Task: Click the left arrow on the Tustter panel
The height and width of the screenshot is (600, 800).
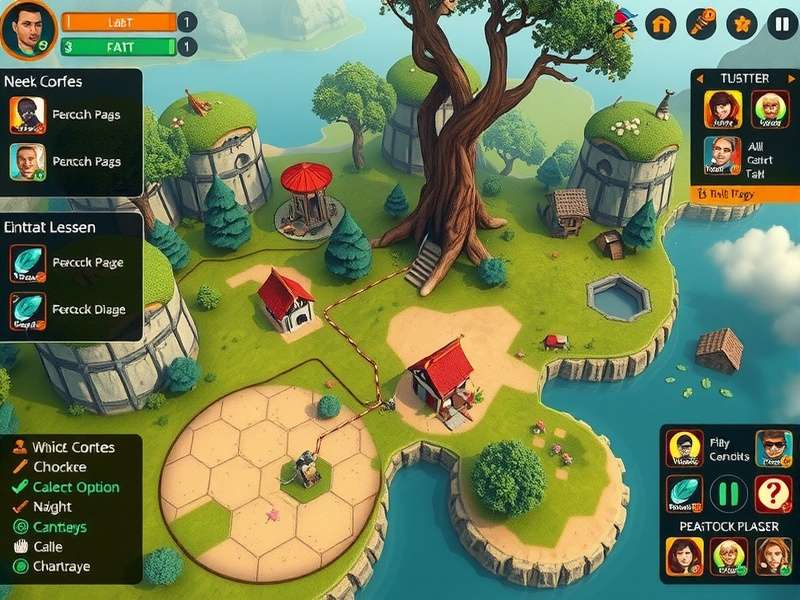Action: tap(699, 78)
